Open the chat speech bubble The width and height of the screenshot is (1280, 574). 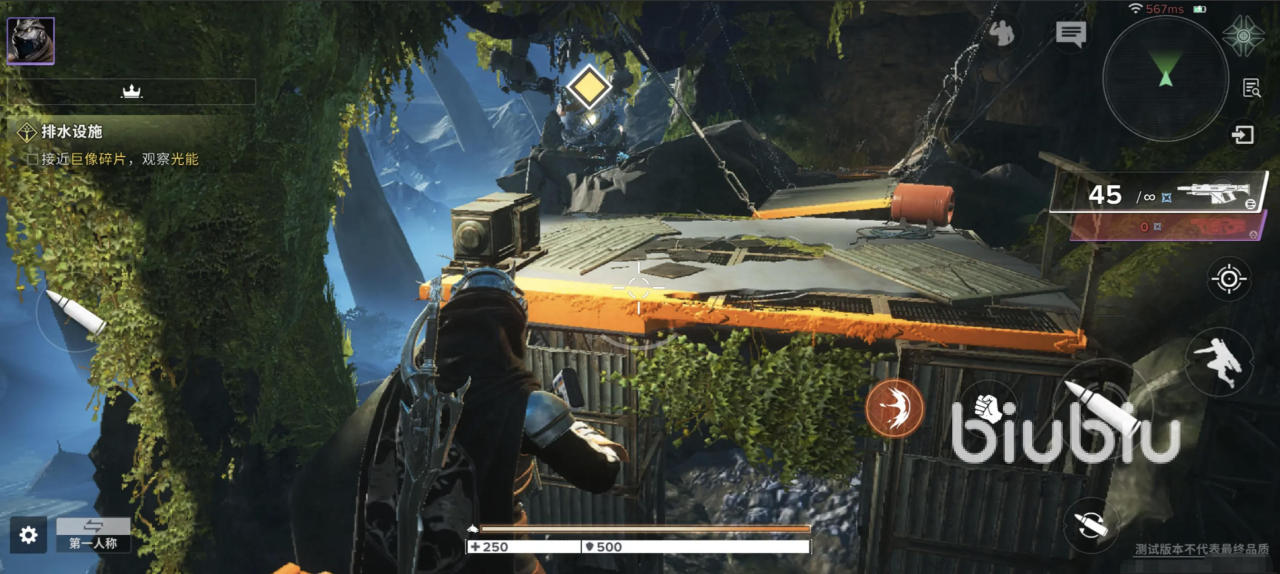pyautogui.click(x=1071, y=34)
